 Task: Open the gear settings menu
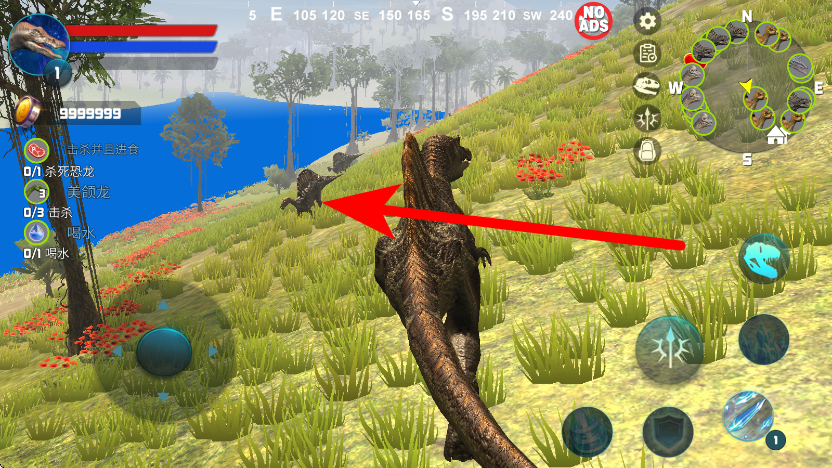pos(647,21)
